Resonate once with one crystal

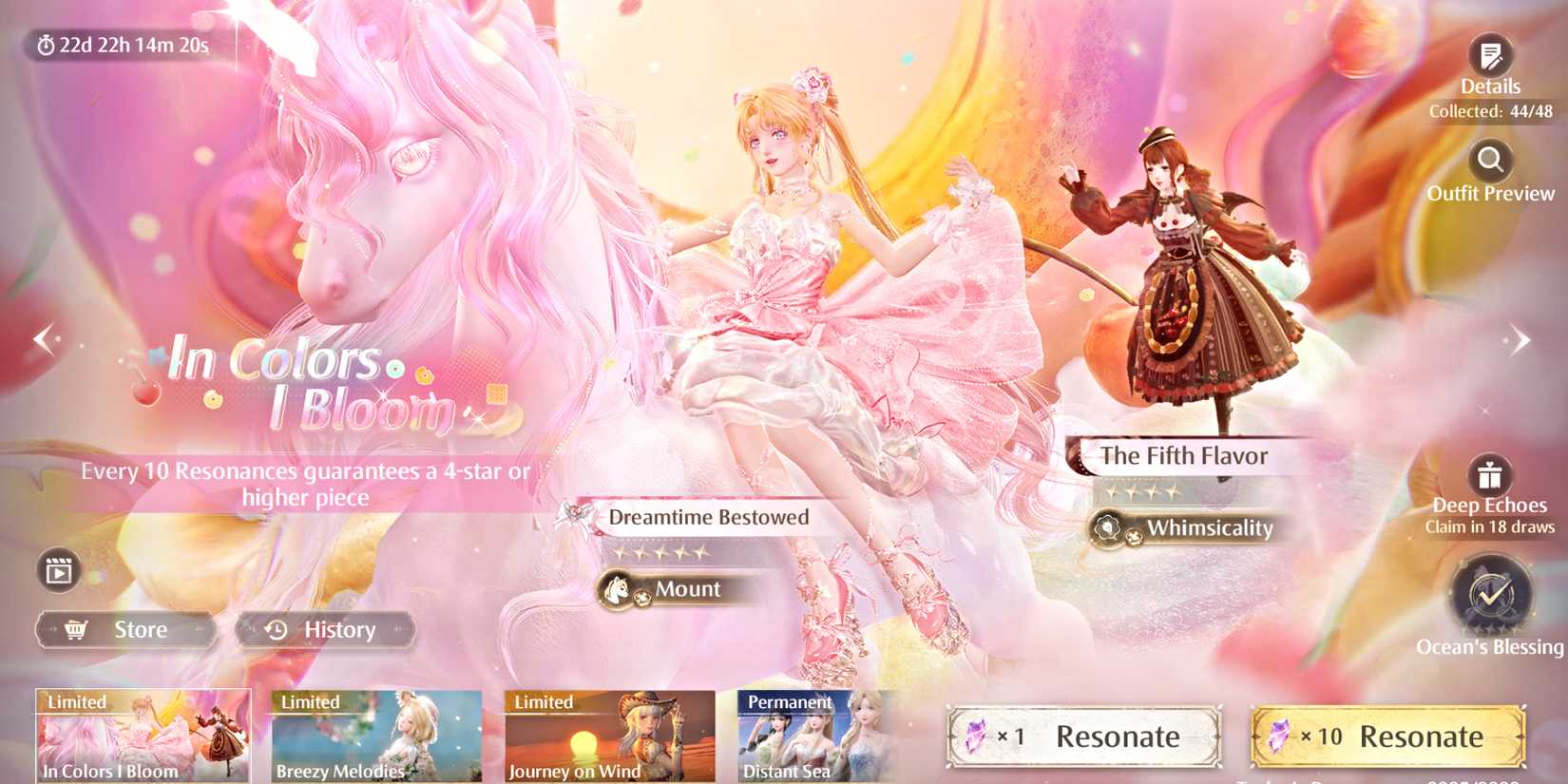1083,736
